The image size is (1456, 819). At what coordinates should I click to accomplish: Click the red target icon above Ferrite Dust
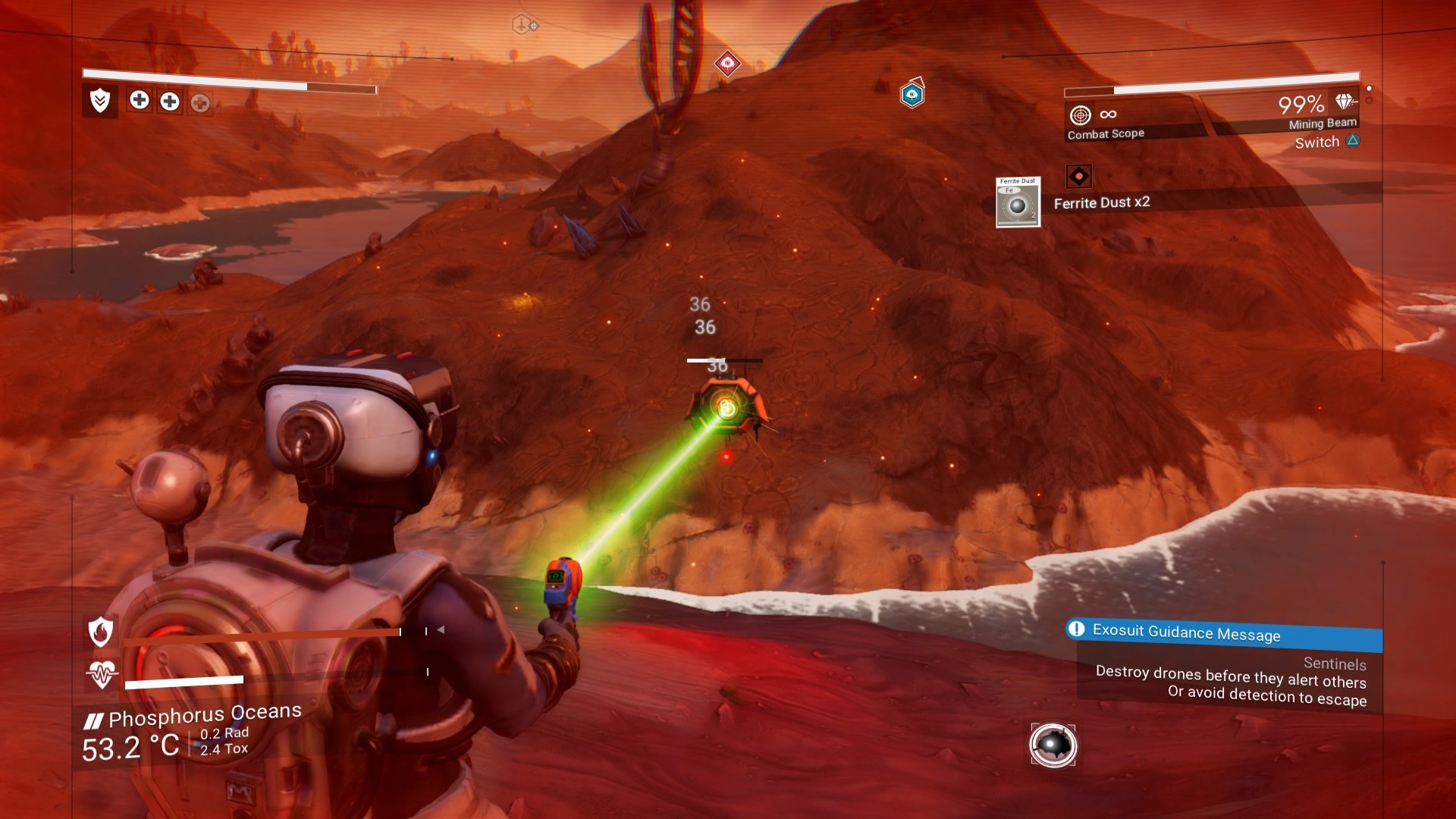coord(1078,177)
